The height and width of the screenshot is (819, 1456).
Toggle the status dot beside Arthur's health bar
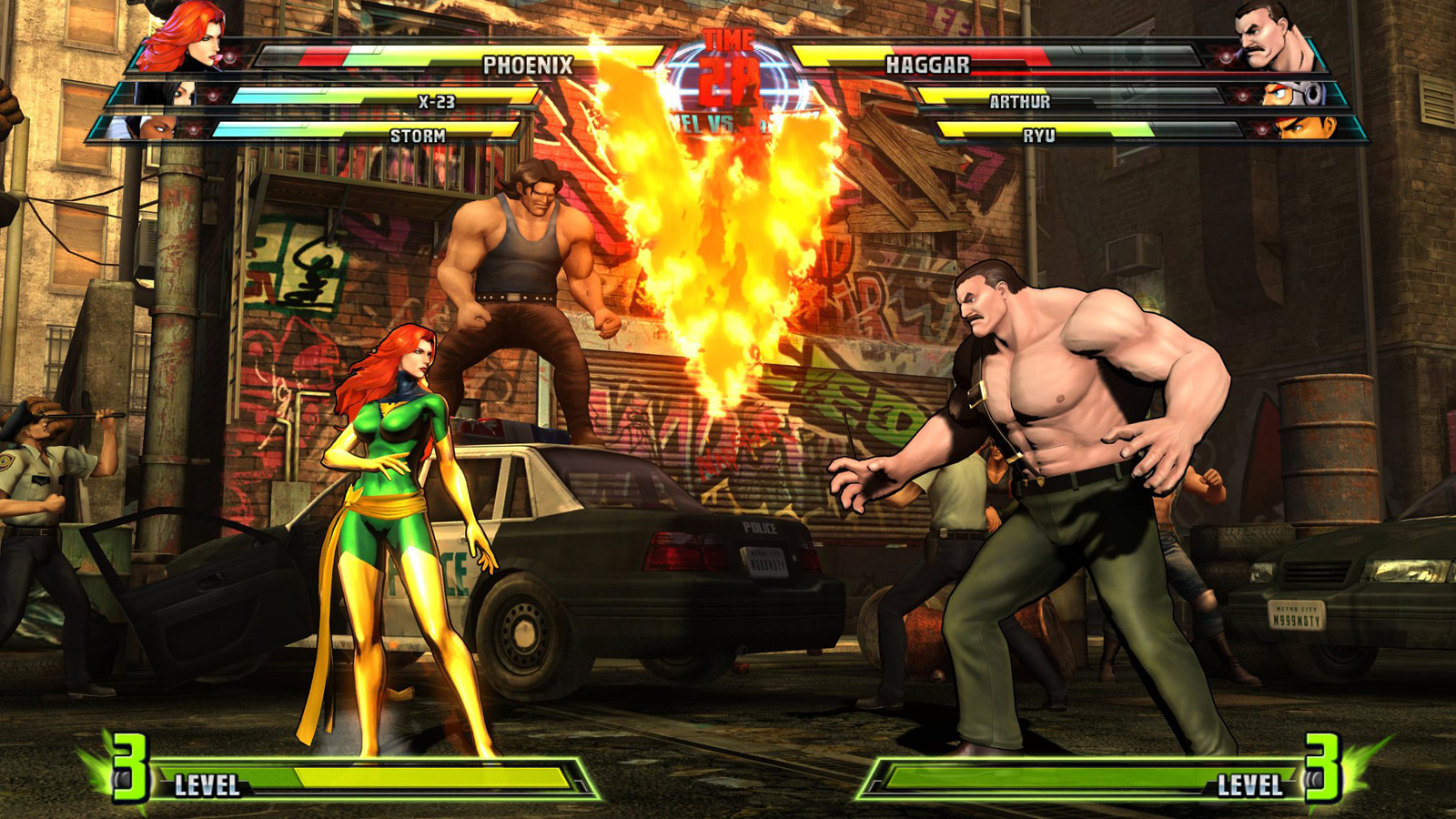pyautogui.click(x=1243, y=96)
